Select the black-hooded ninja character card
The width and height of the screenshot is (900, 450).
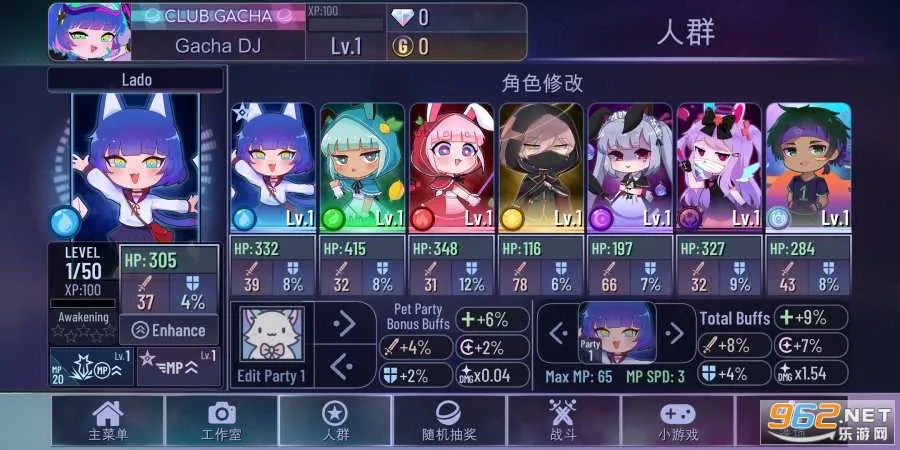click(x=540, y=167)
